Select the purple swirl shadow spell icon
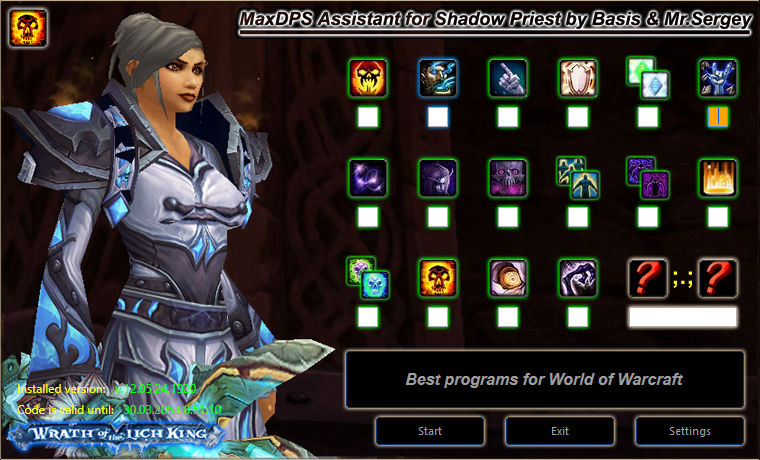760x460 pixels. (x=368, y=177)
